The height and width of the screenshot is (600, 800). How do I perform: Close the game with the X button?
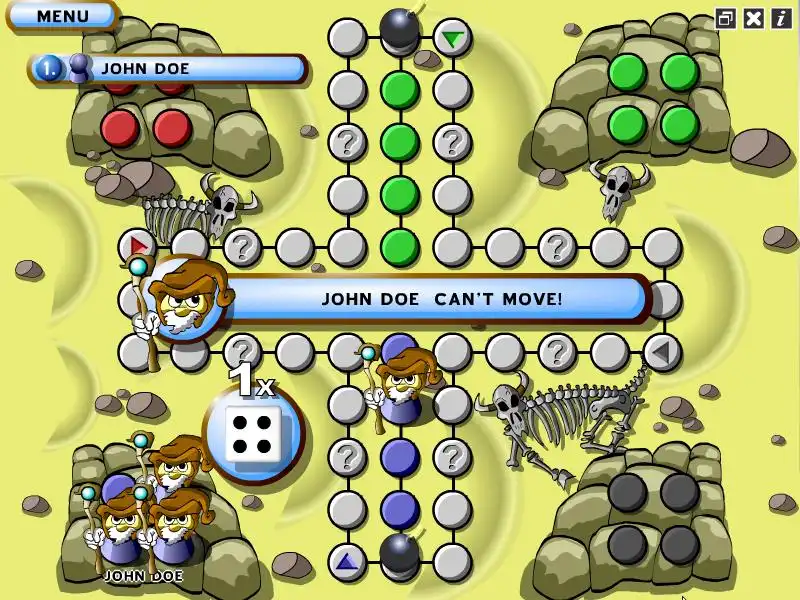pyautogui.click(x=754, y=18)
